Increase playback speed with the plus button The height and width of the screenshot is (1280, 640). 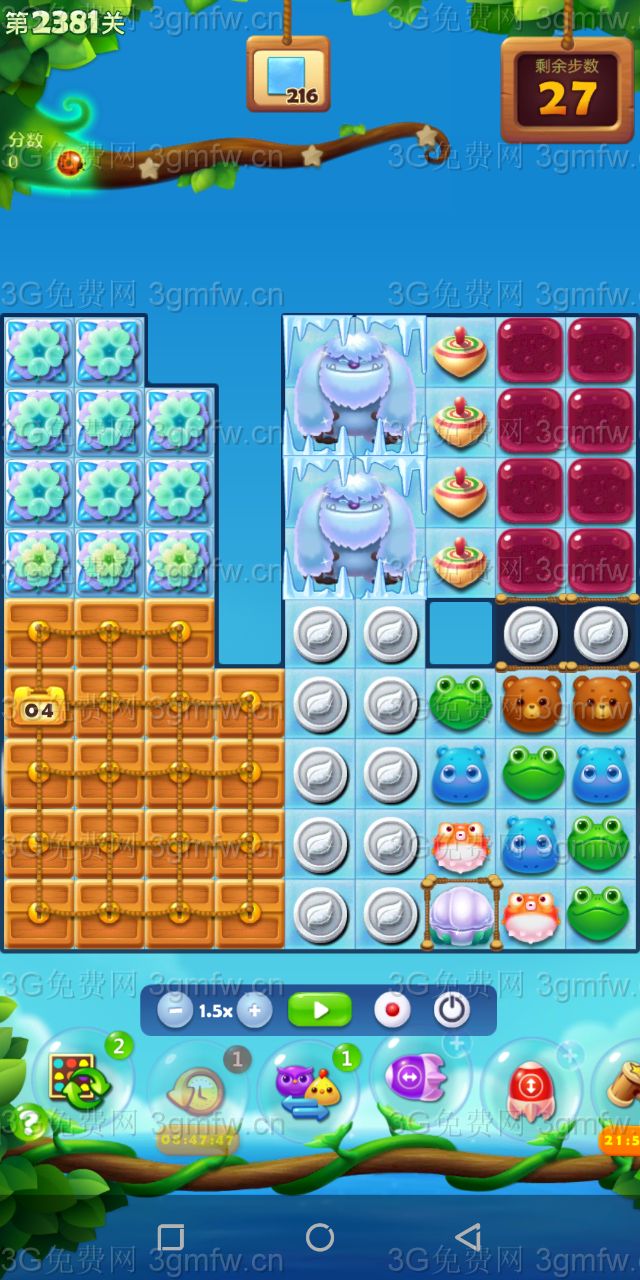point(254,1010)
